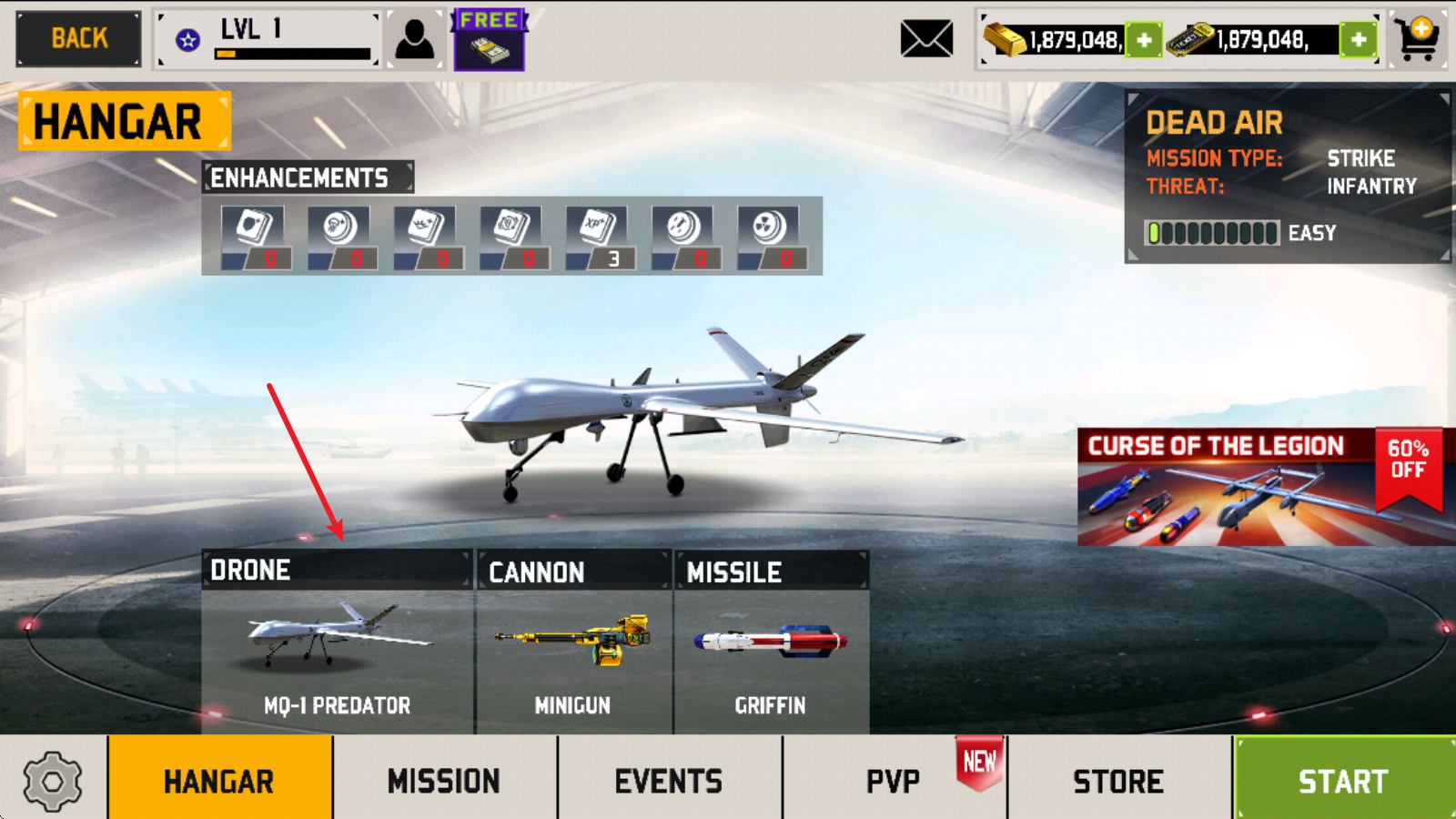Open the mail envelope inbox

(x=926, y=39)
